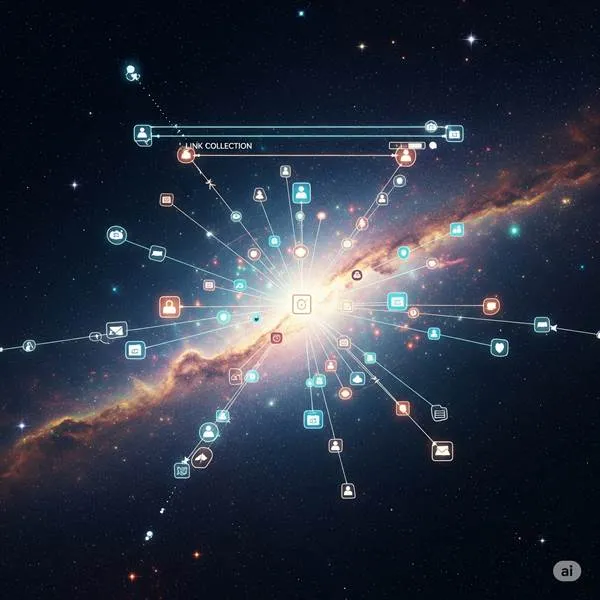600x600 pixels.
Task: Select the glowing central hub node
Action: tap(301, 304)
